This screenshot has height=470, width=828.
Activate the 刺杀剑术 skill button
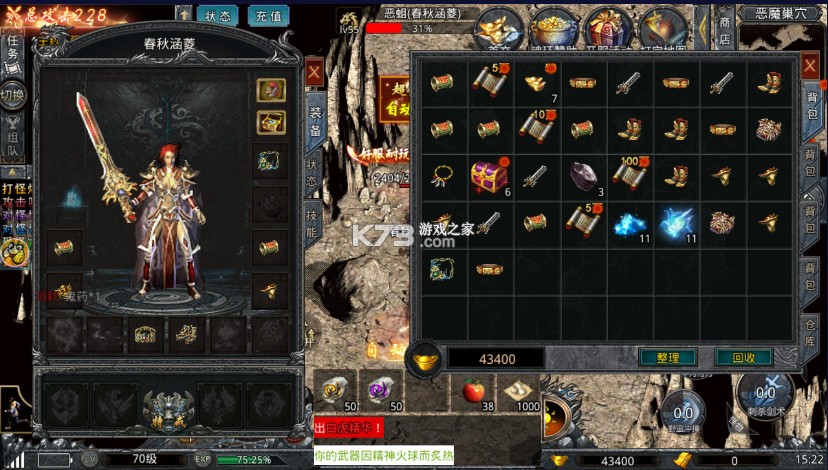click(x=765, y=392)
